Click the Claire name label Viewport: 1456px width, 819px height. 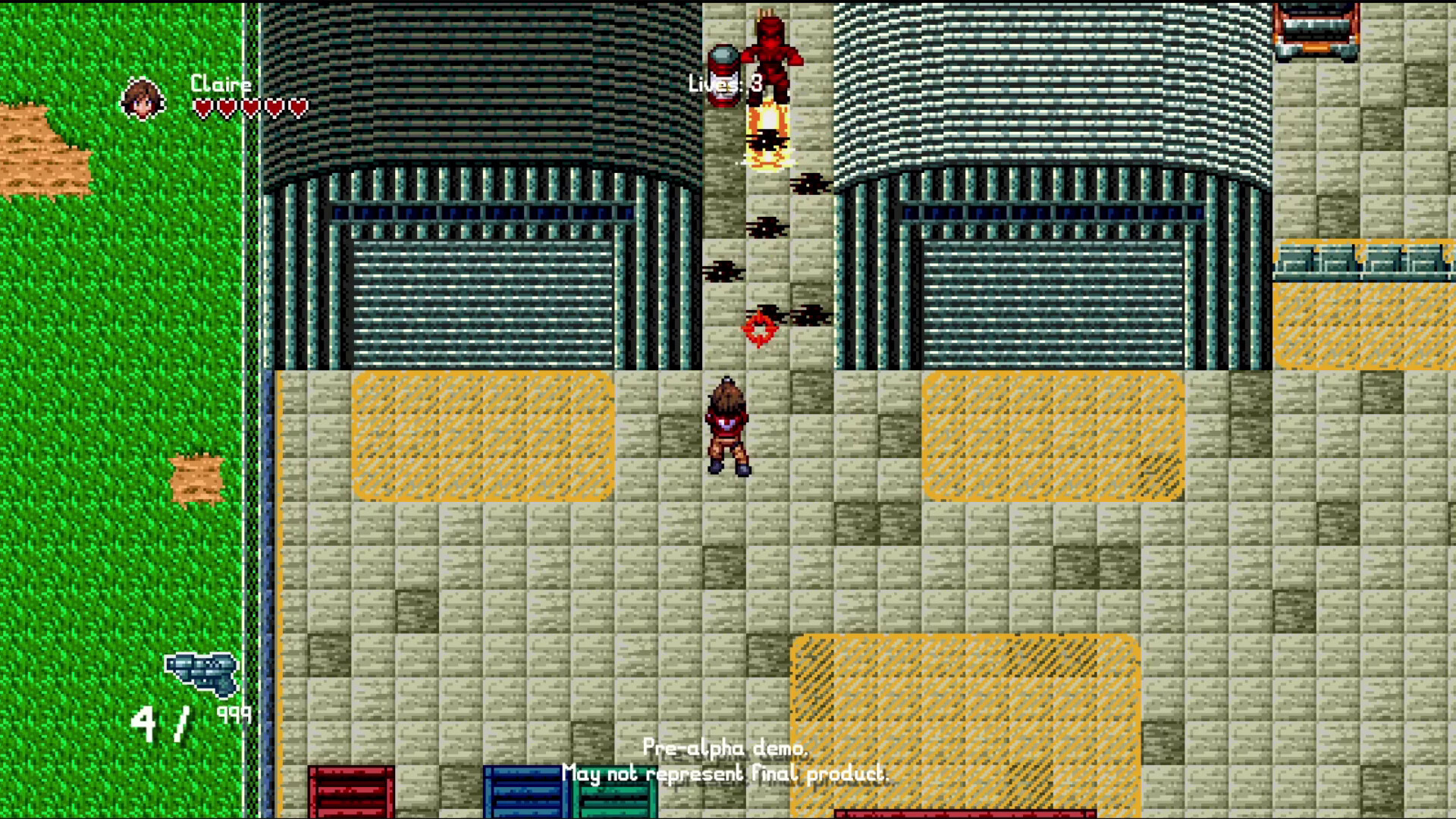(221, 83)
